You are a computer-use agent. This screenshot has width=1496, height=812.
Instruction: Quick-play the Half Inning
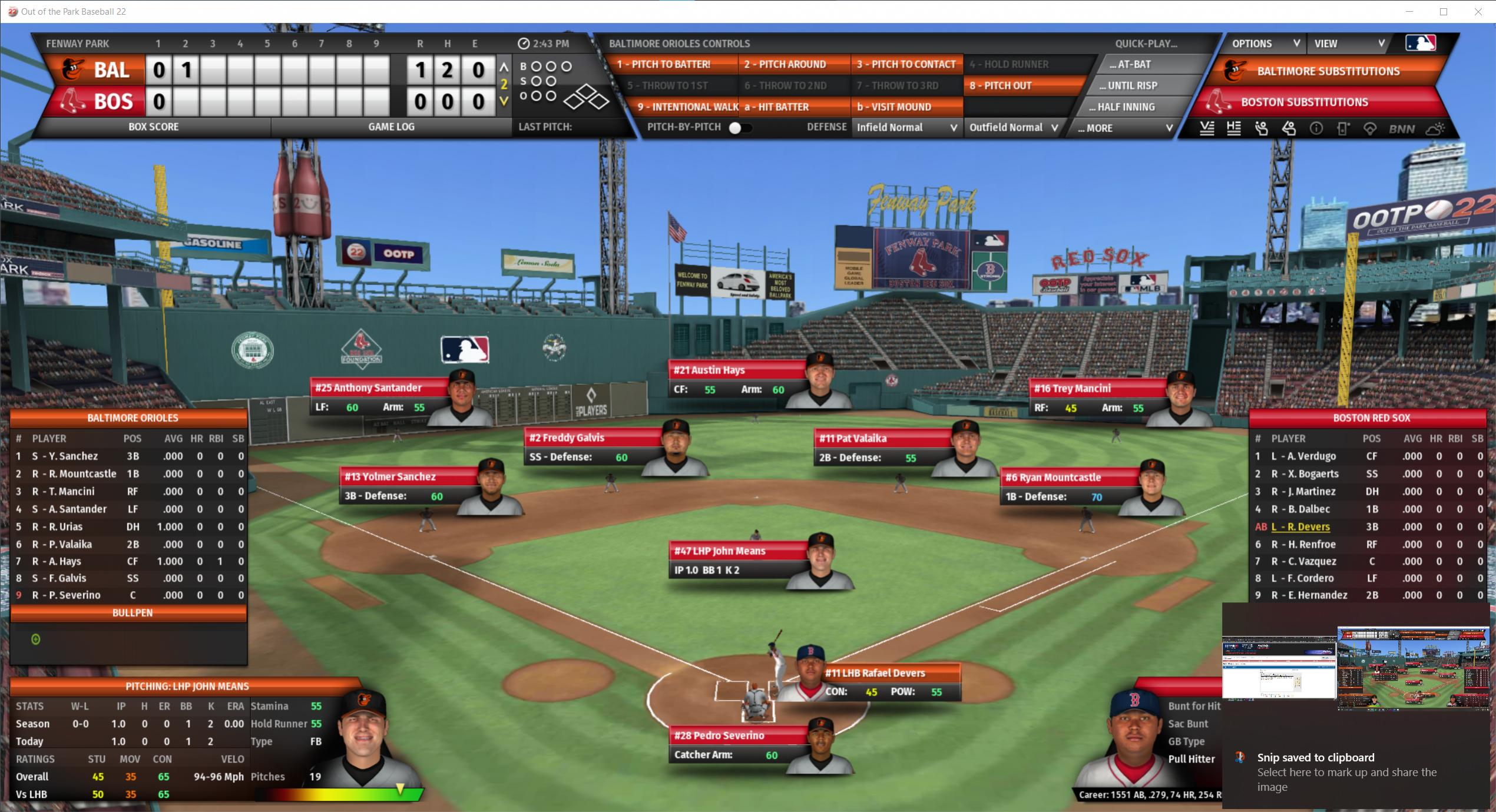[1125, 107]
